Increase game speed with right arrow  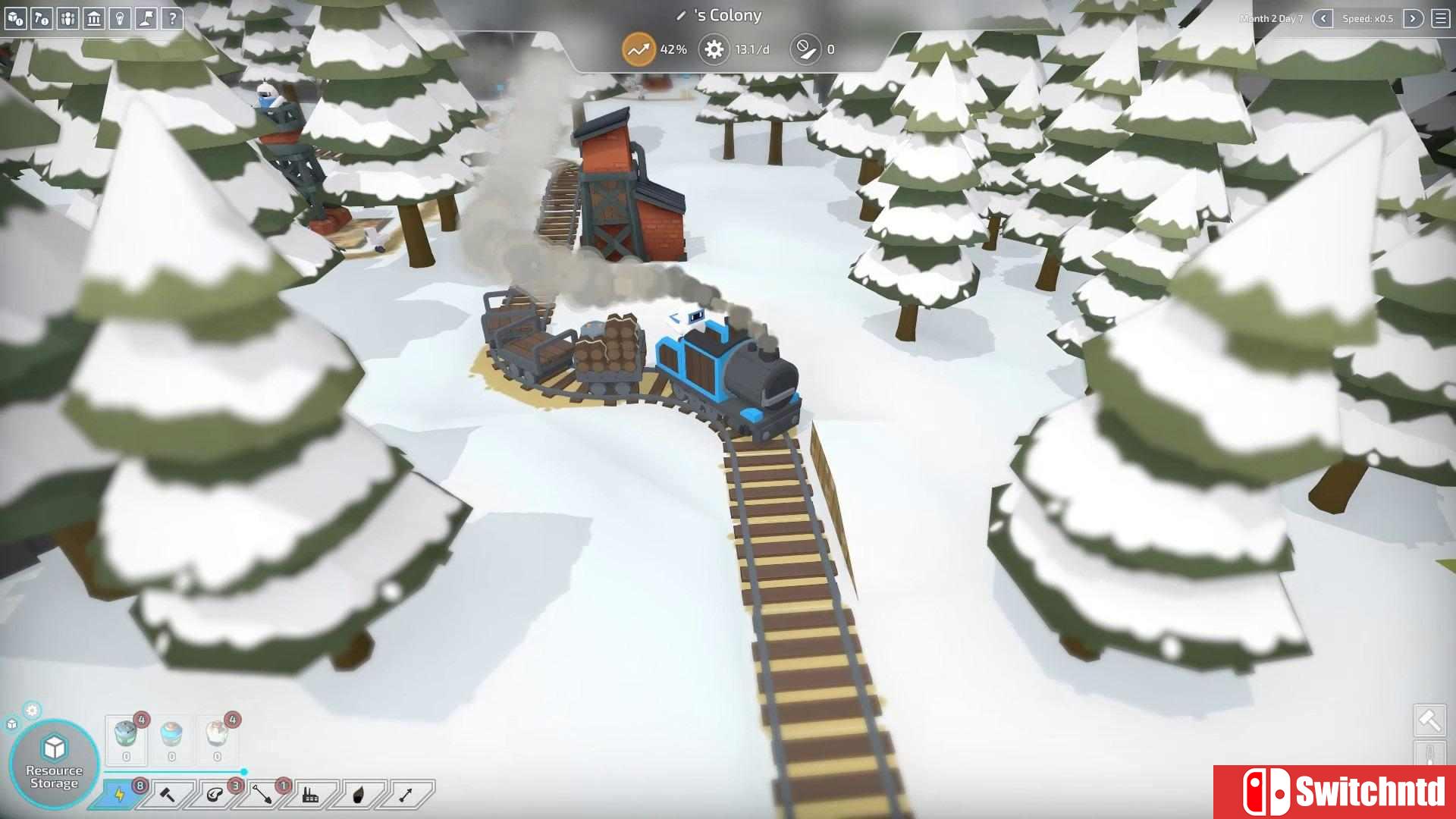click(1413, 19)
